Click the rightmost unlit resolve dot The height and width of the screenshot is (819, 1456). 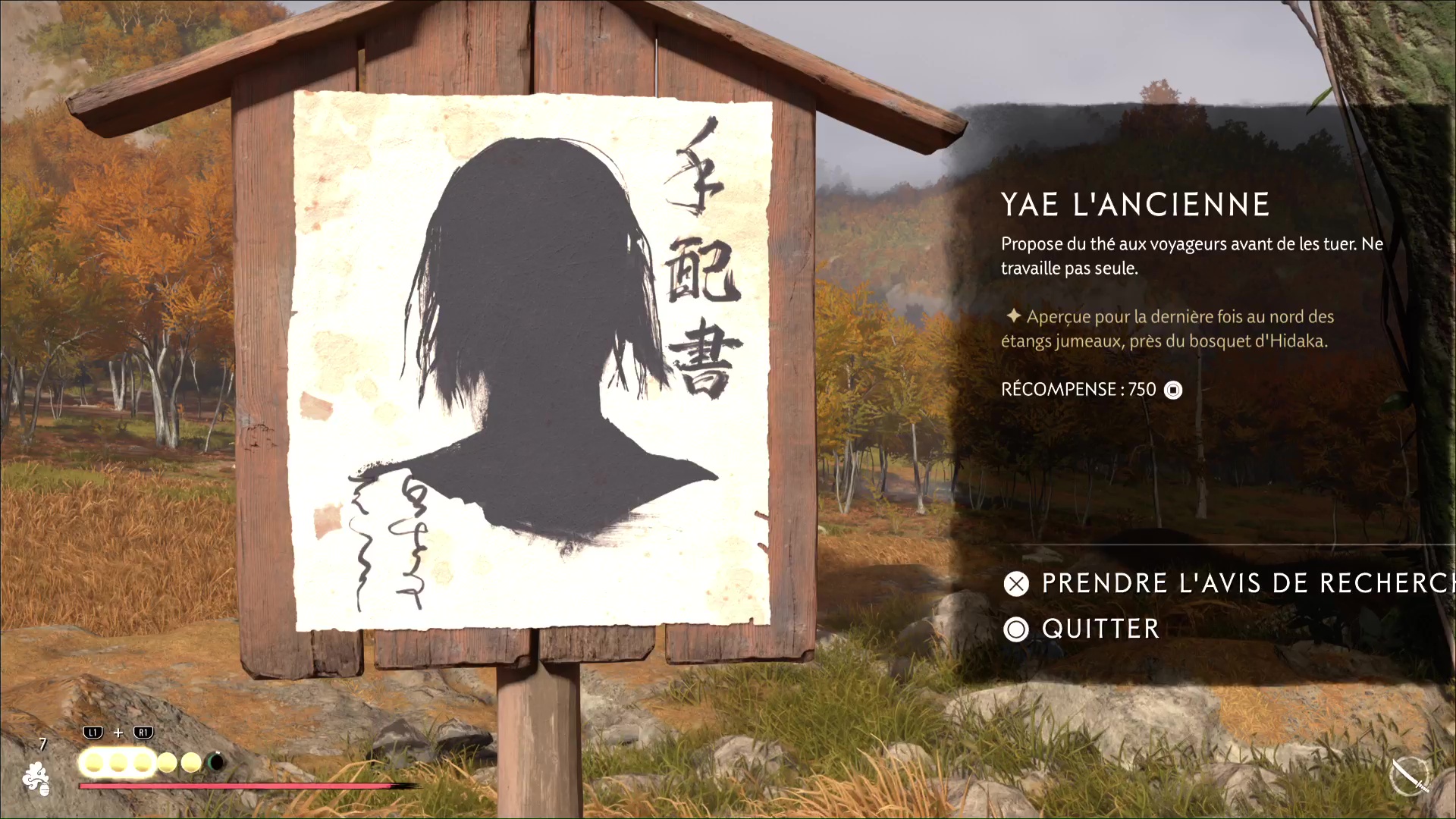click(191, 761)
